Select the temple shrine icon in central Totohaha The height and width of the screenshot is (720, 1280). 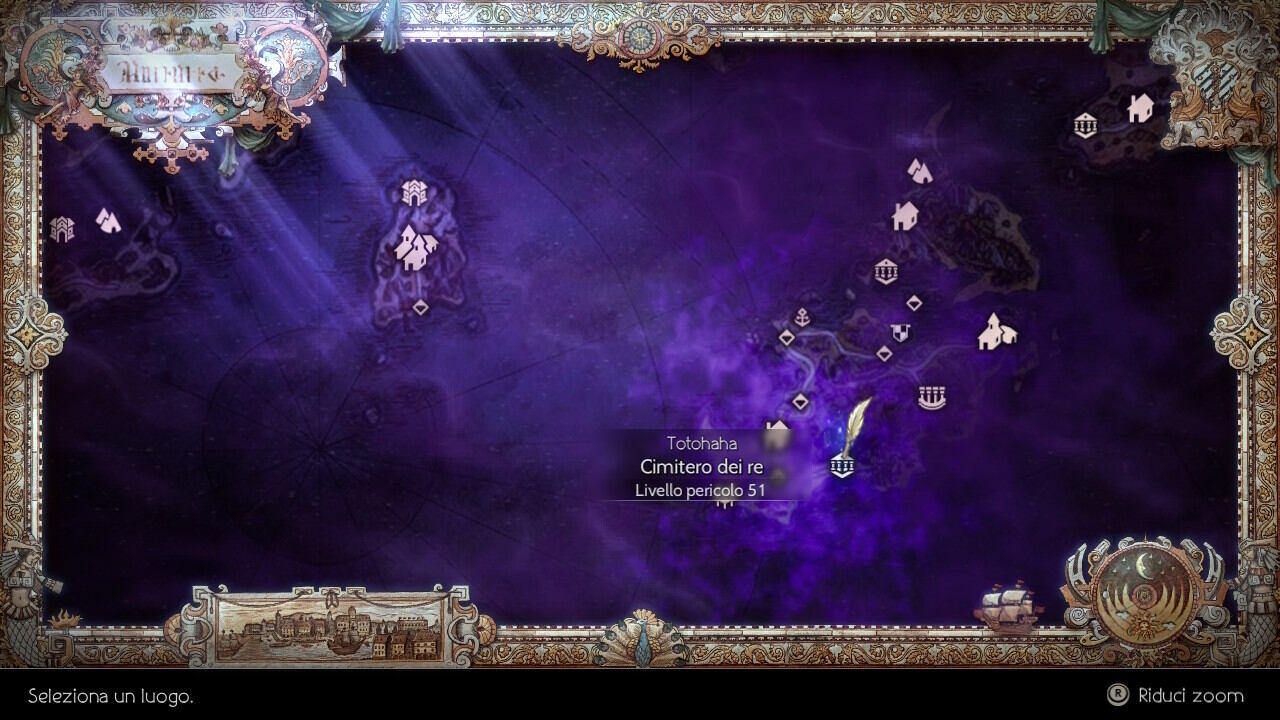coord(885,270)
